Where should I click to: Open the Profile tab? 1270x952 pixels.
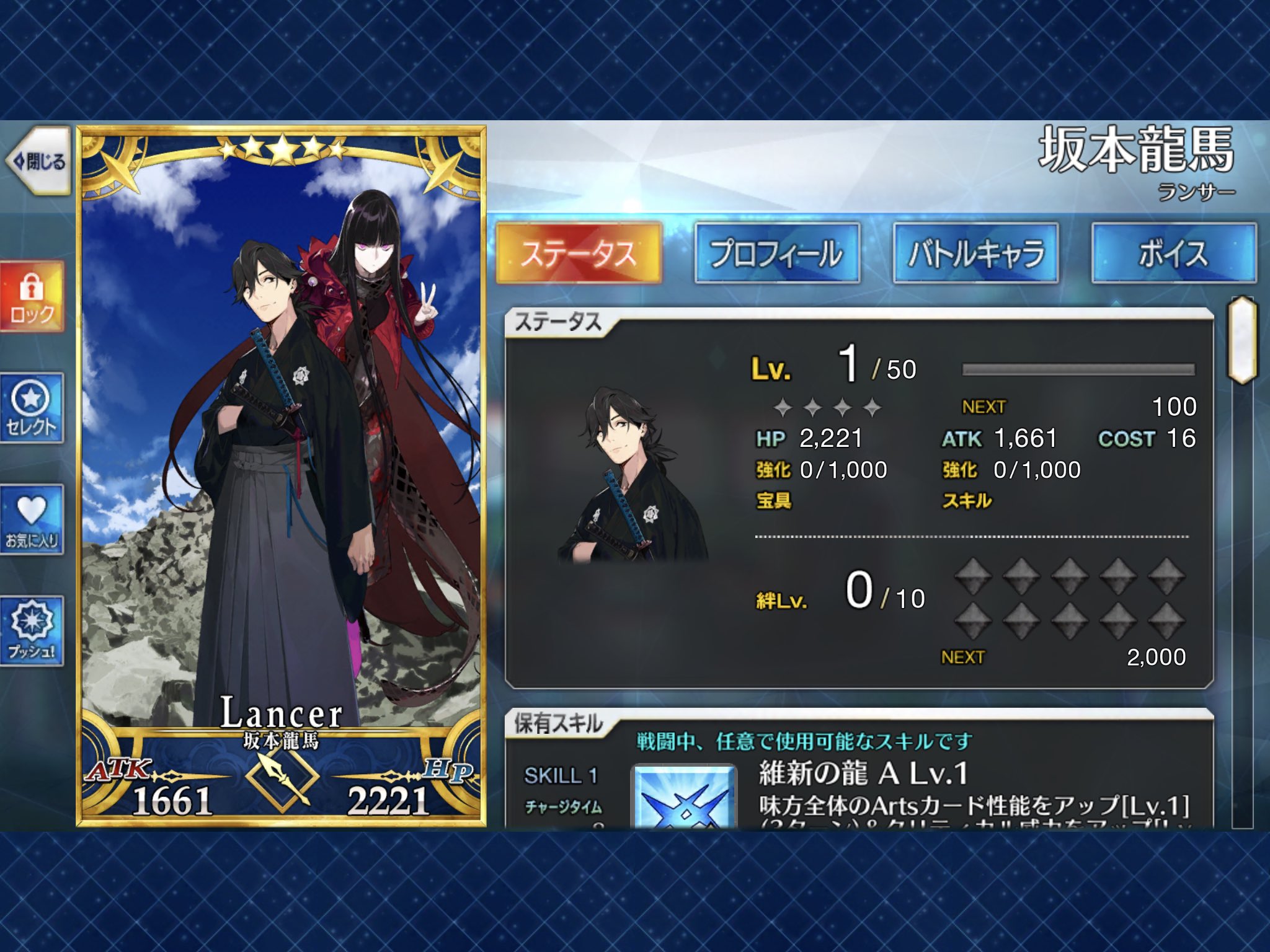[777, 253]
